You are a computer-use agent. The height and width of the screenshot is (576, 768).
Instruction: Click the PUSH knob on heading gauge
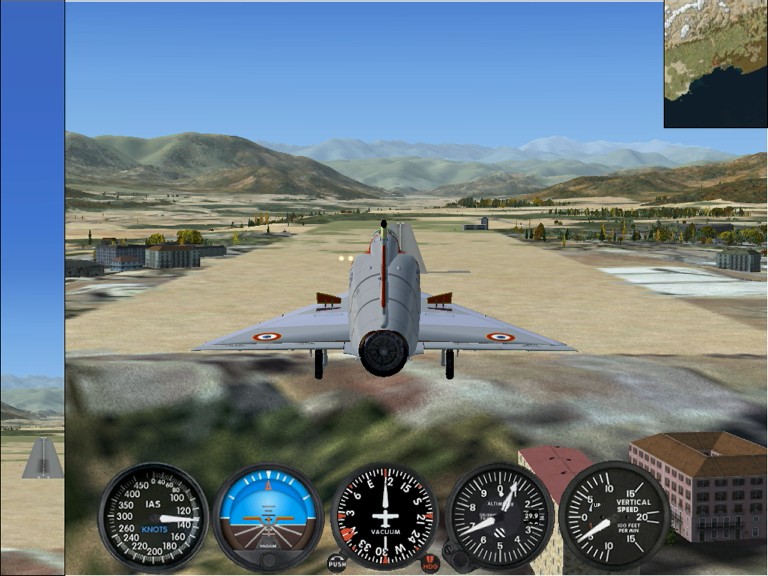pyautogui.click(x=337, y=563)
